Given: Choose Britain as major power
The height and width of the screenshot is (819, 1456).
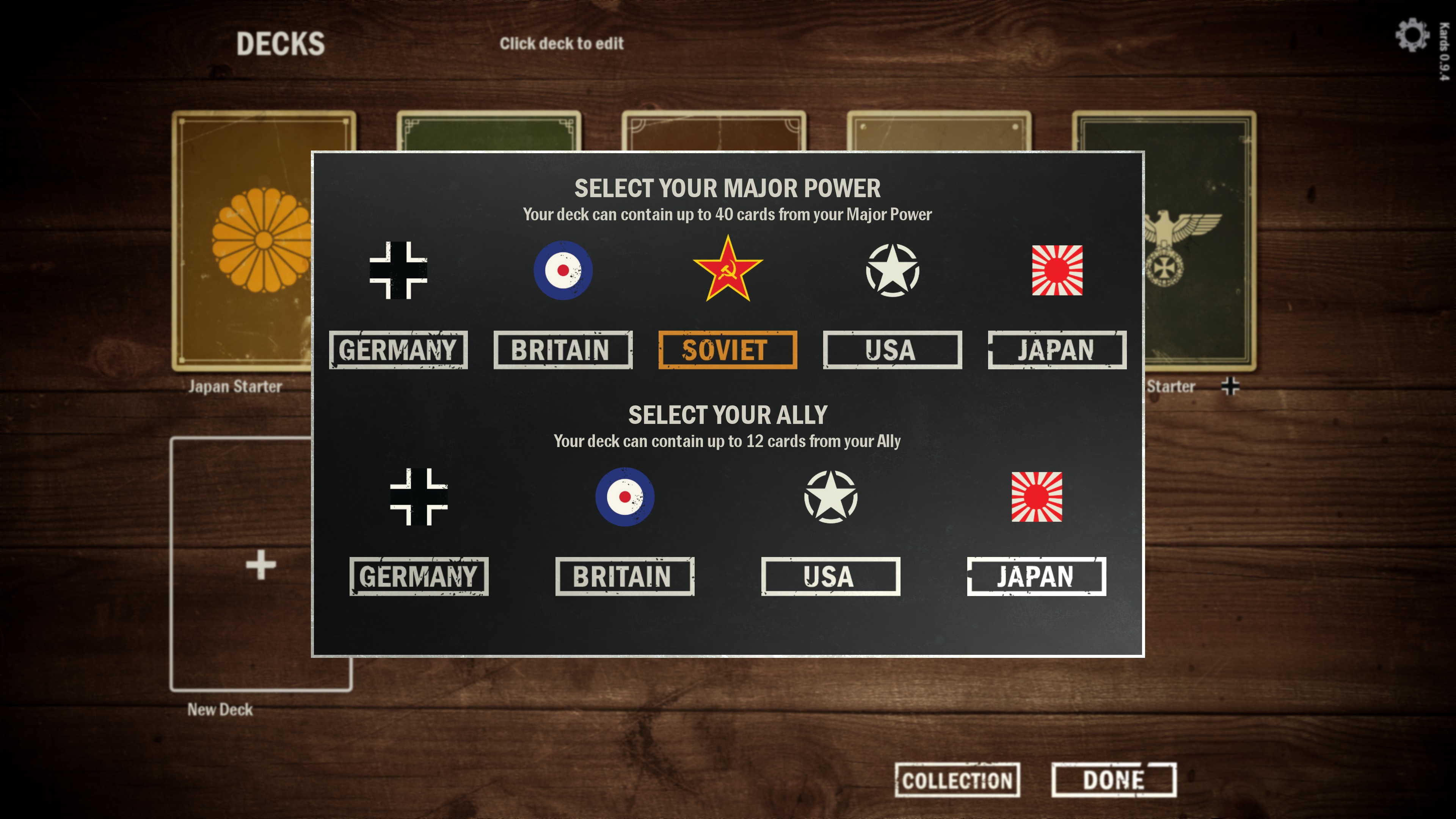Looking at the screenshot, I should [562, 350].
